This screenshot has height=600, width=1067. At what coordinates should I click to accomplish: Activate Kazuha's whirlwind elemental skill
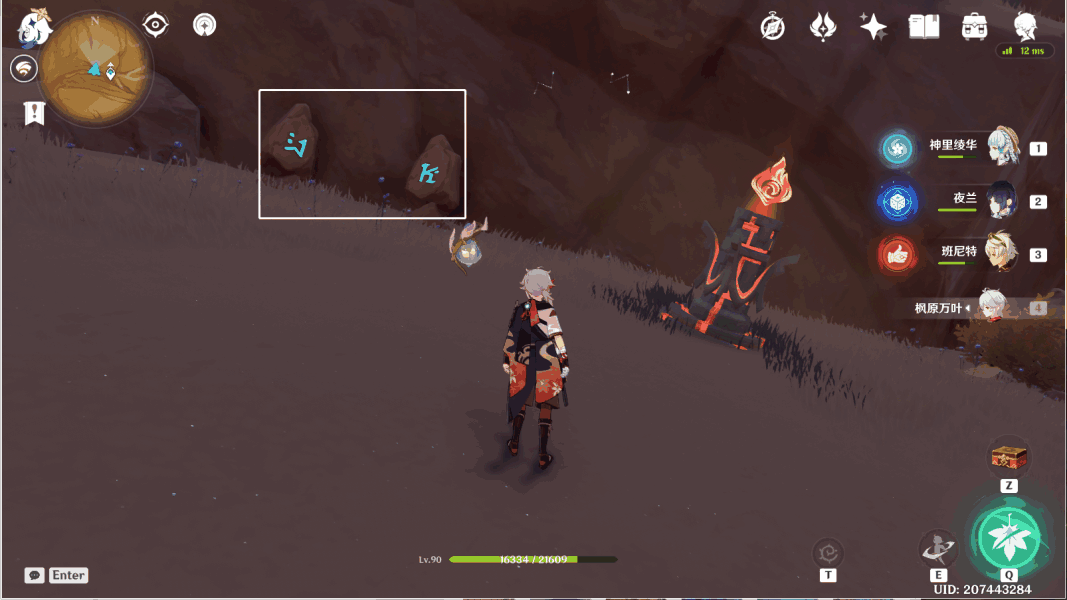tap(938, 548)
